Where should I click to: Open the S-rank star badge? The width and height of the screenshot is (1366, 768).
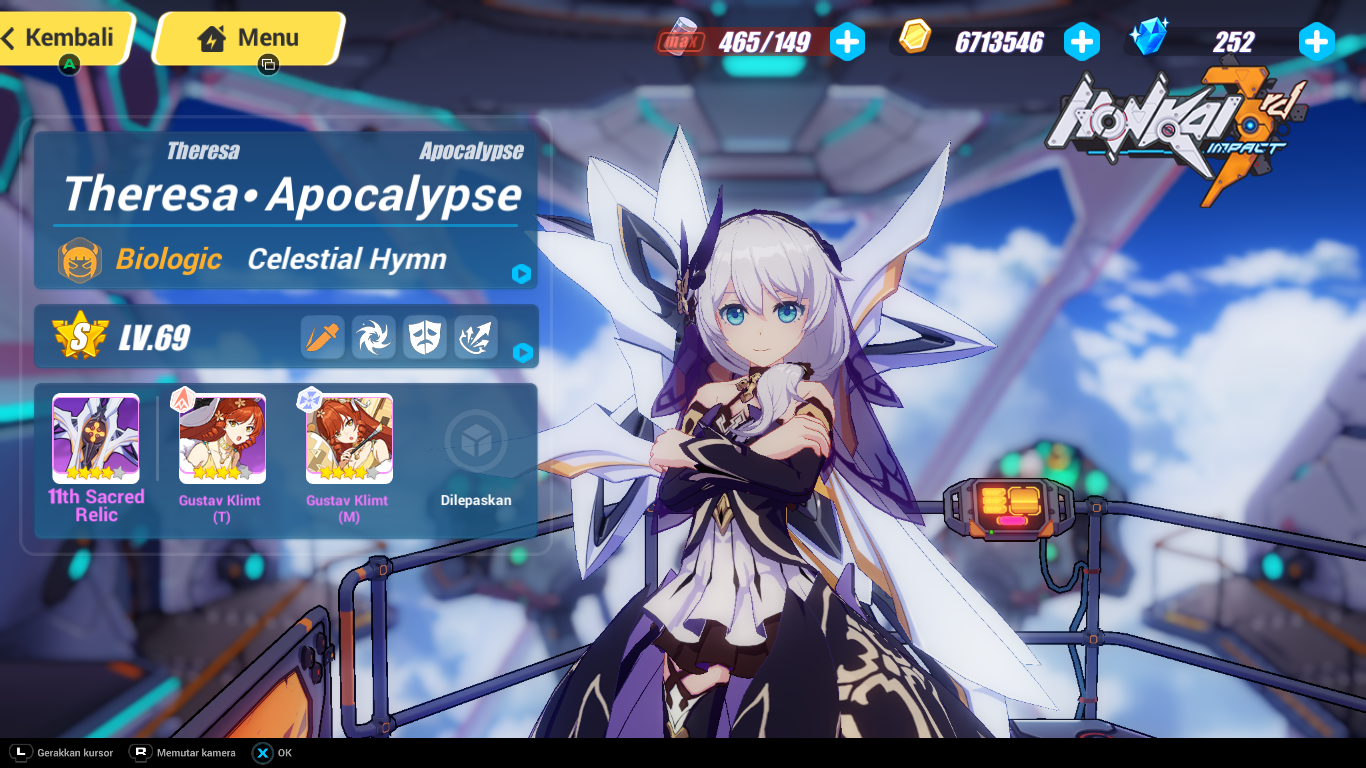pyautogui.click(x=80, y=336)
